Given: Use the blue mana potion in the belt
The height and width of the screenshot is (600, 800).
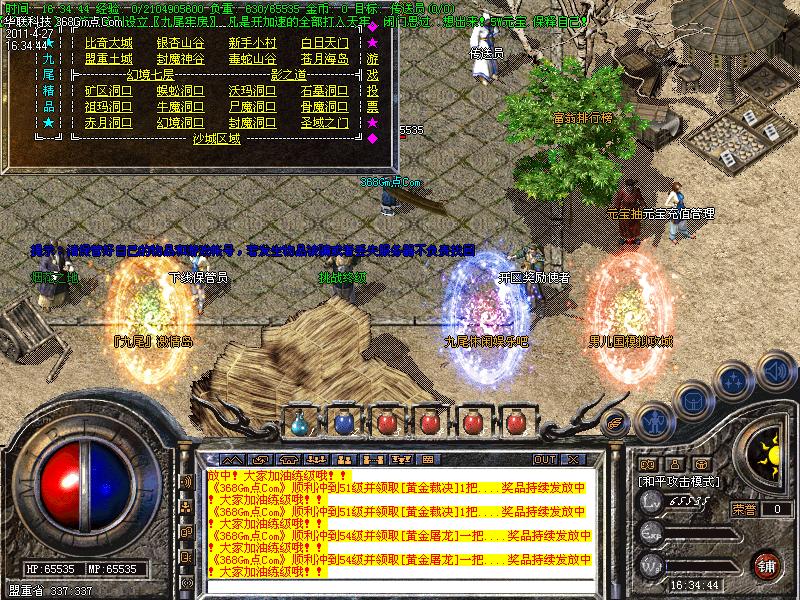Looking at the screenshot, I should [x=343, y=423].
